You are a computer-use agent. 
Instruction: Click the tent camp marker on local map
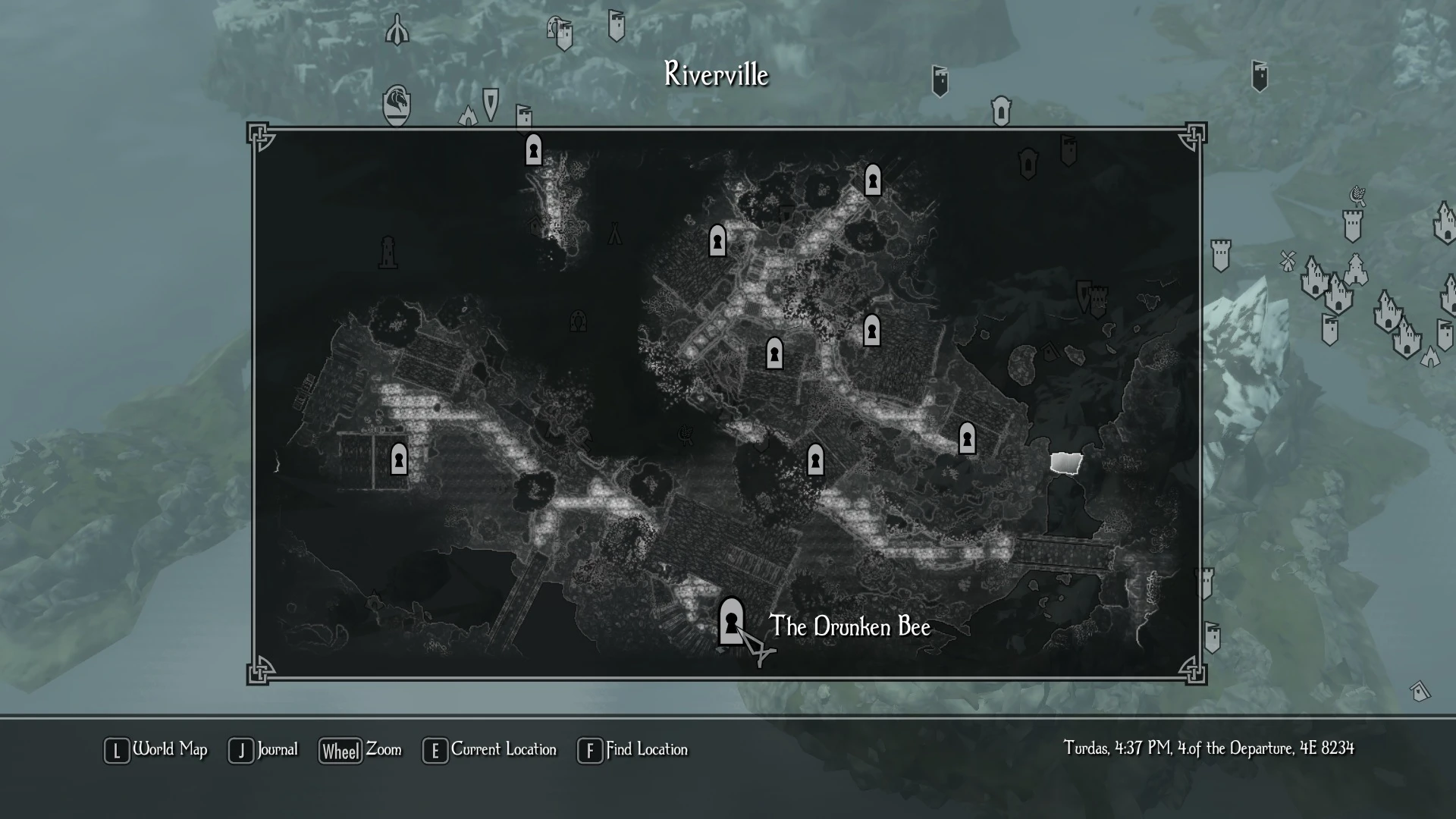click(x=615, y=234)
